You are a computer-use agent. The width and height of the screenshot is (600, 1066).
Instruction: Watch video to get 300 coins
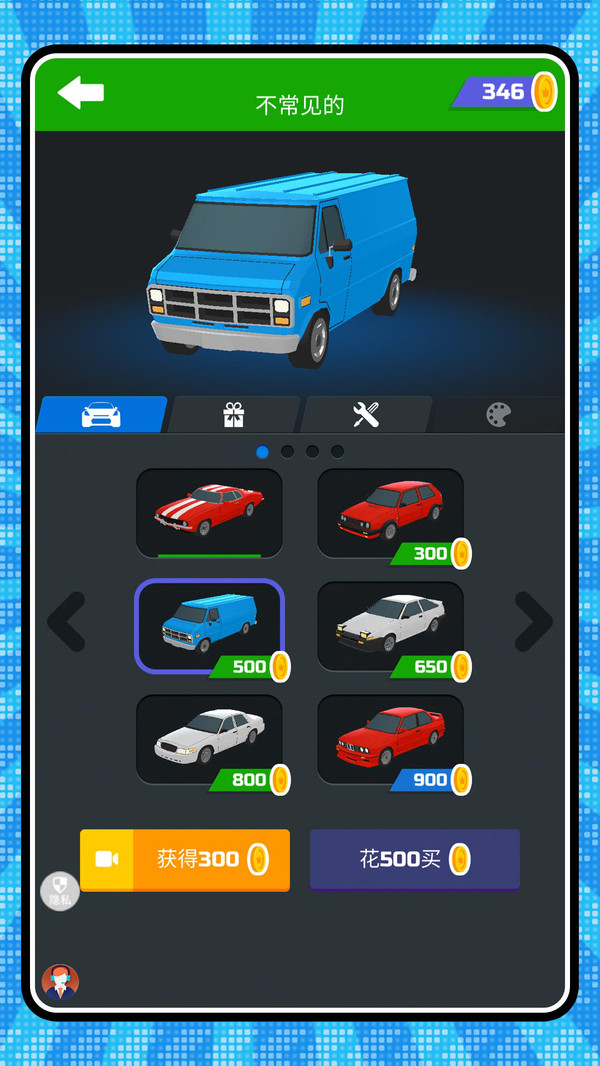click(185, 859)
